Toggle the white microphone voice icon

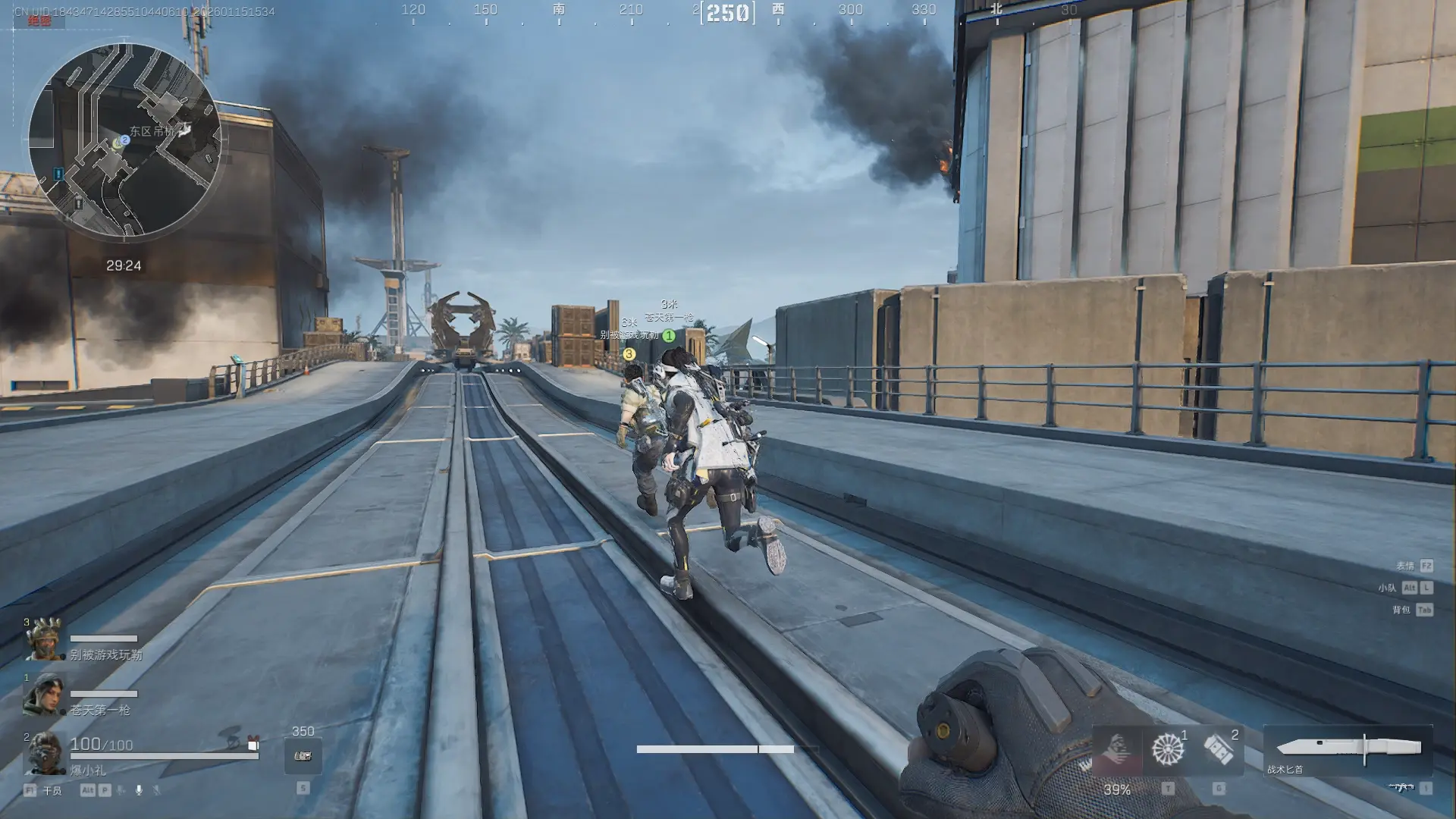click(139, 790)
